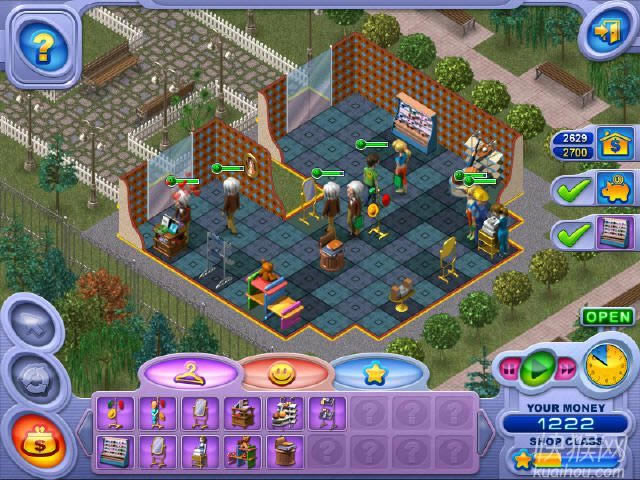
Task: Switch to the clothes hanger tab
Action: 190,373
